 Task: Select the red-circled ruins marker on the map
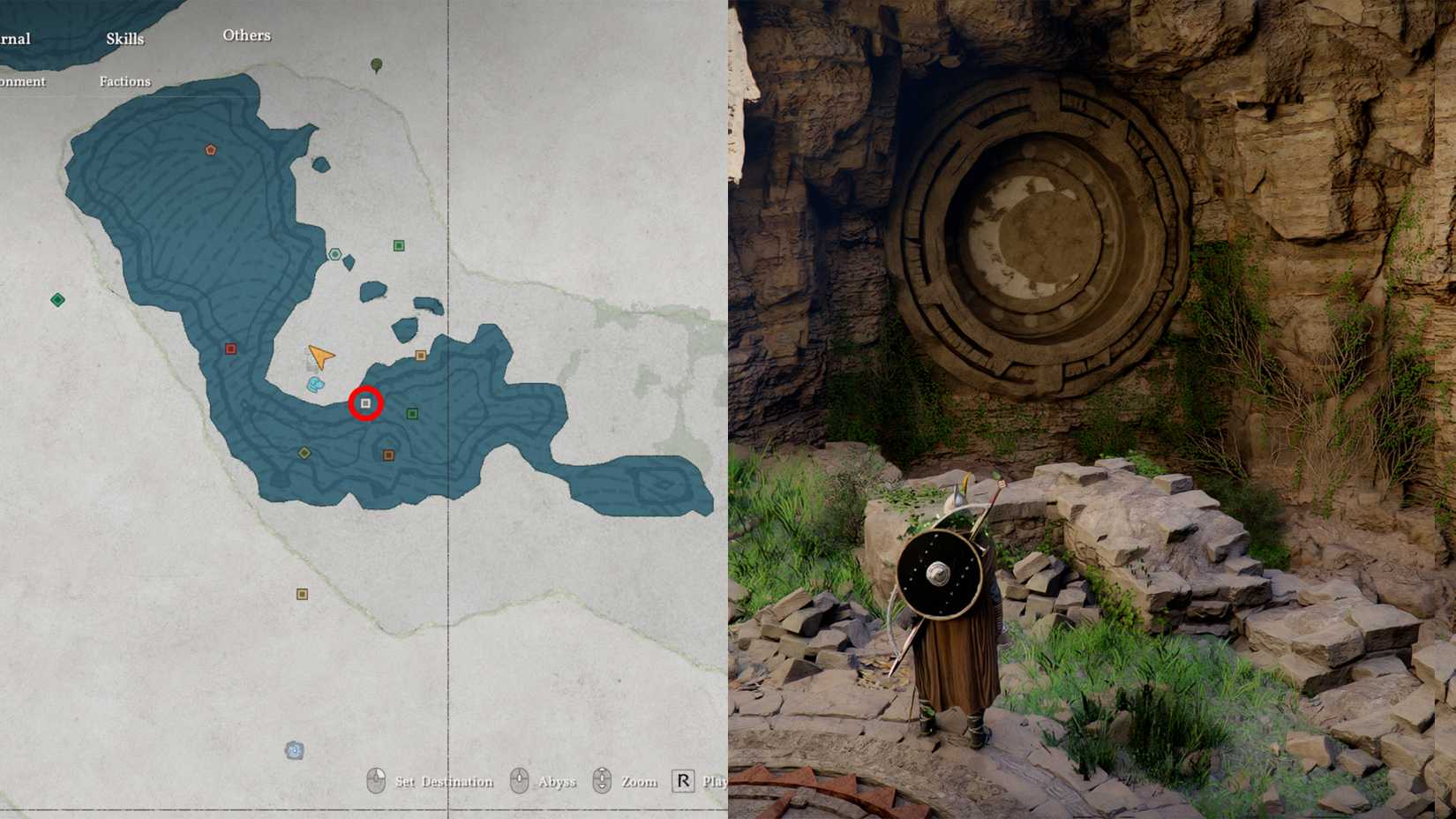pos(365,403)
